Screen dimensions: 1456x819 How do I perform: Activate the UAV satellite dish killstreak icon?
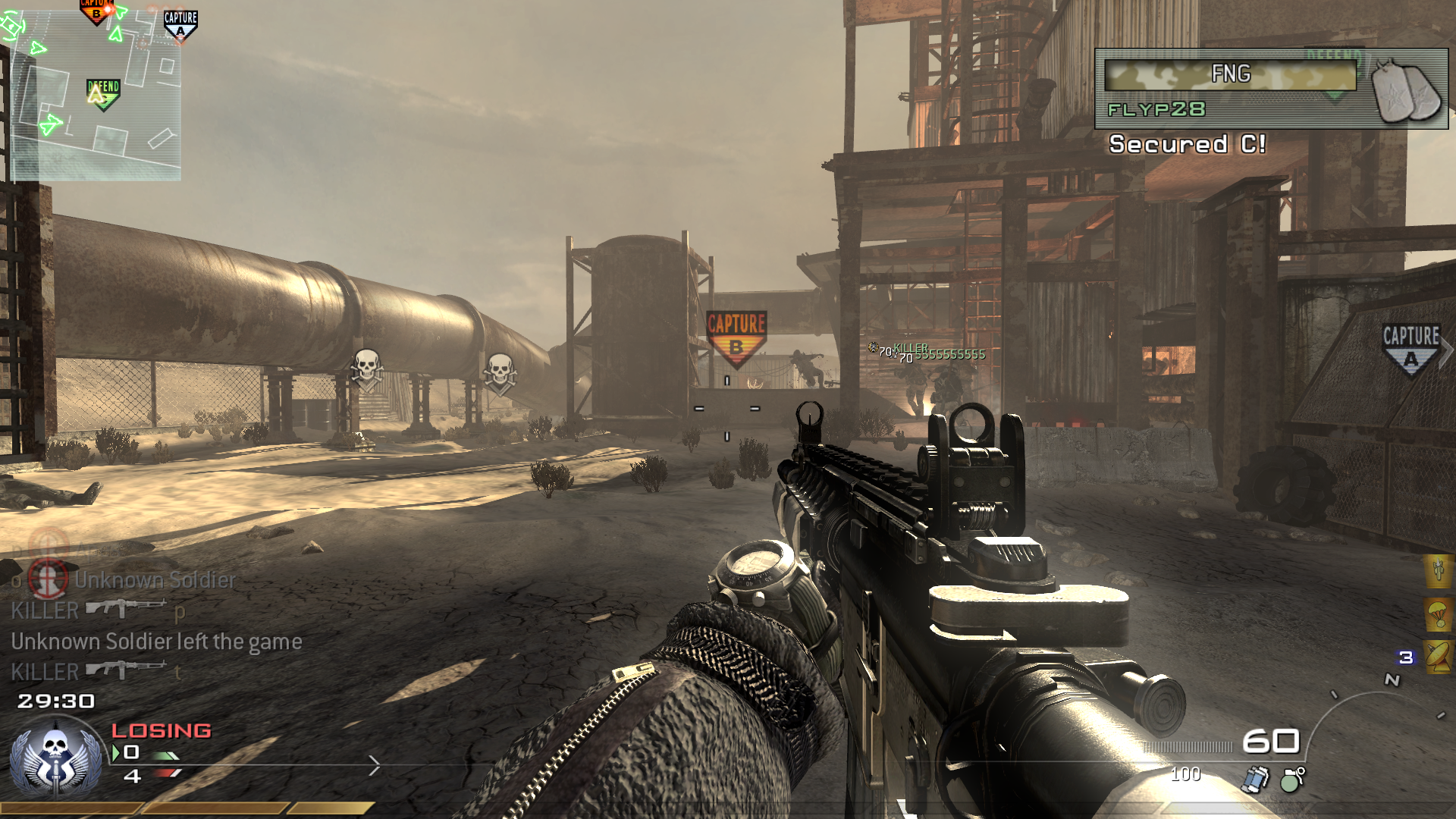(x=1438, y=657)
